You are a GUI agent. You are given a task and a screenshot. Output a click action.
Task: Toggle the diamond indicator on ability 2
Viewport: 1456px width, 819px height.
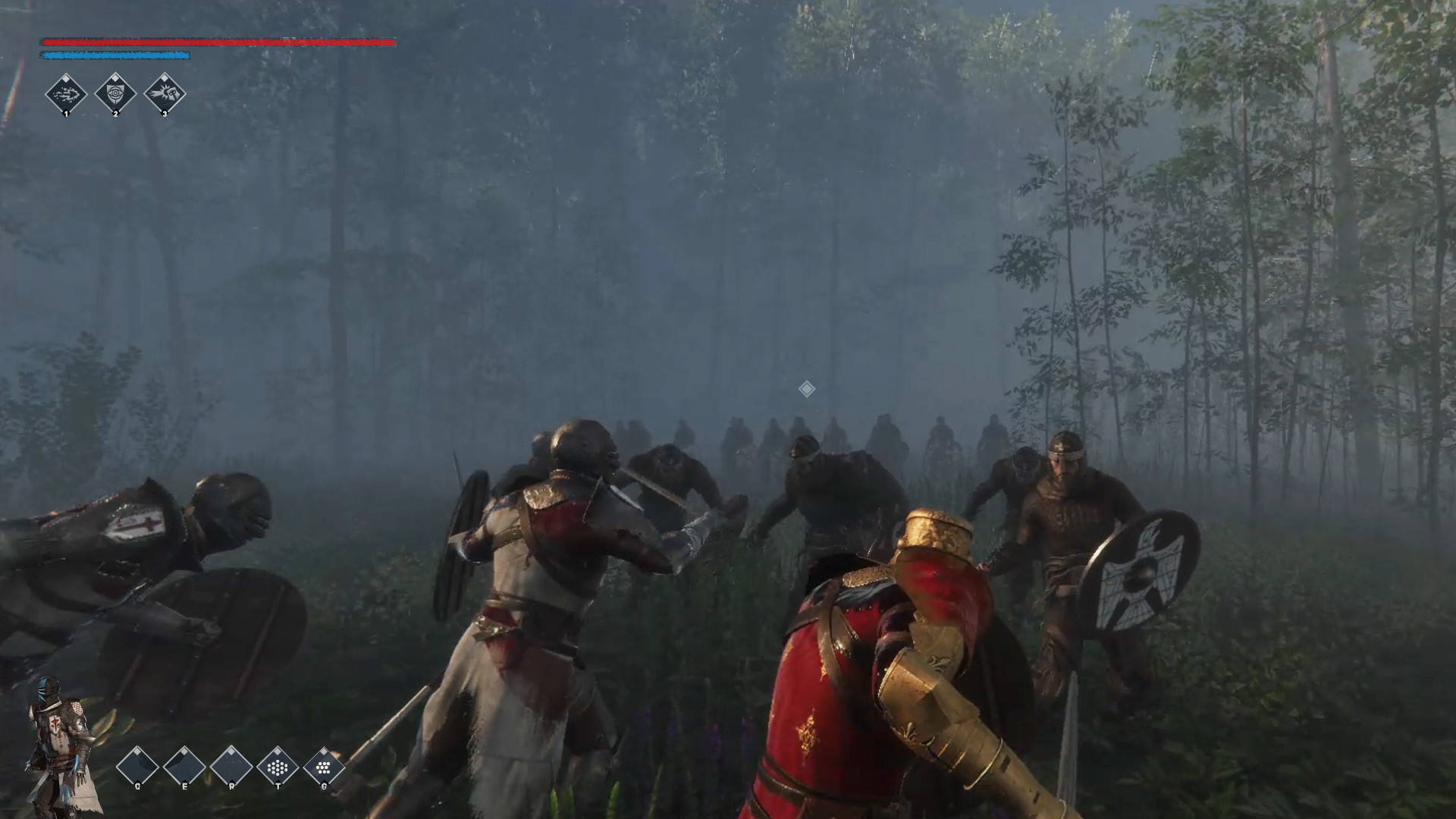[x=115, y=78]
